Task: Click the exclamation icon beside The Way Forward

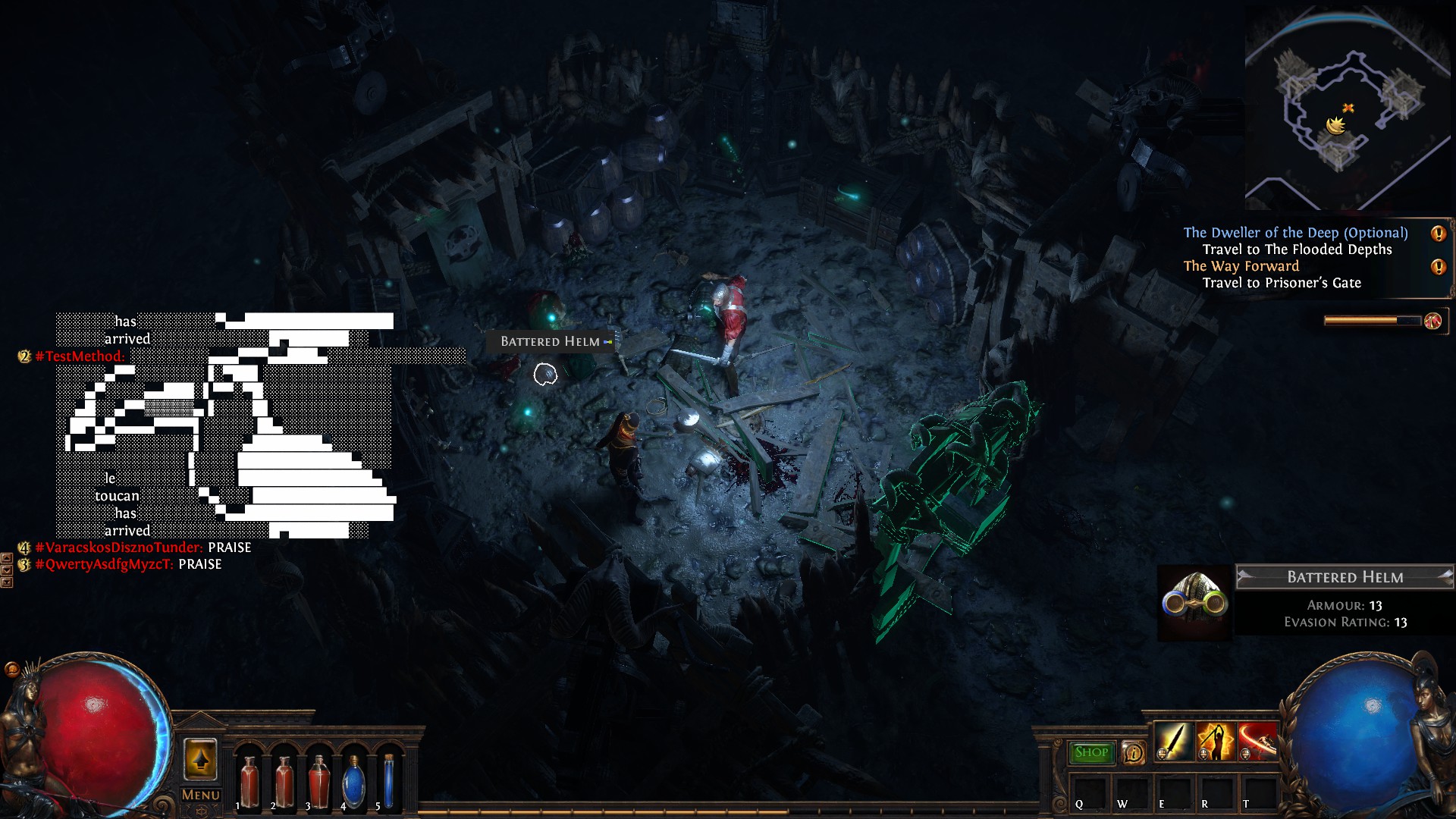Action: coord(1438,267)
